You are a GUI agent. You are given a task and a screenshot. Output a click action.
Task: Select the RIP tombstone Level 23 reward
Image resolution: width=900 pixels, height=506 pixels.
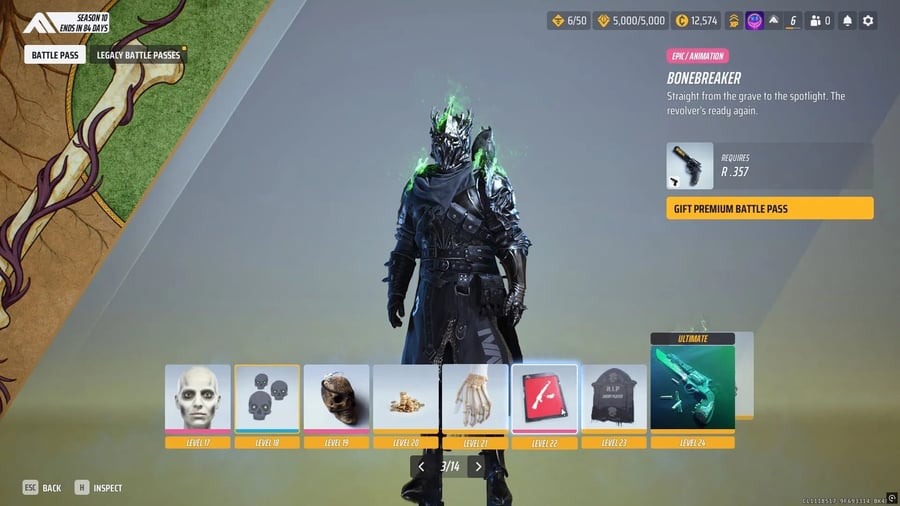[614, 399]
